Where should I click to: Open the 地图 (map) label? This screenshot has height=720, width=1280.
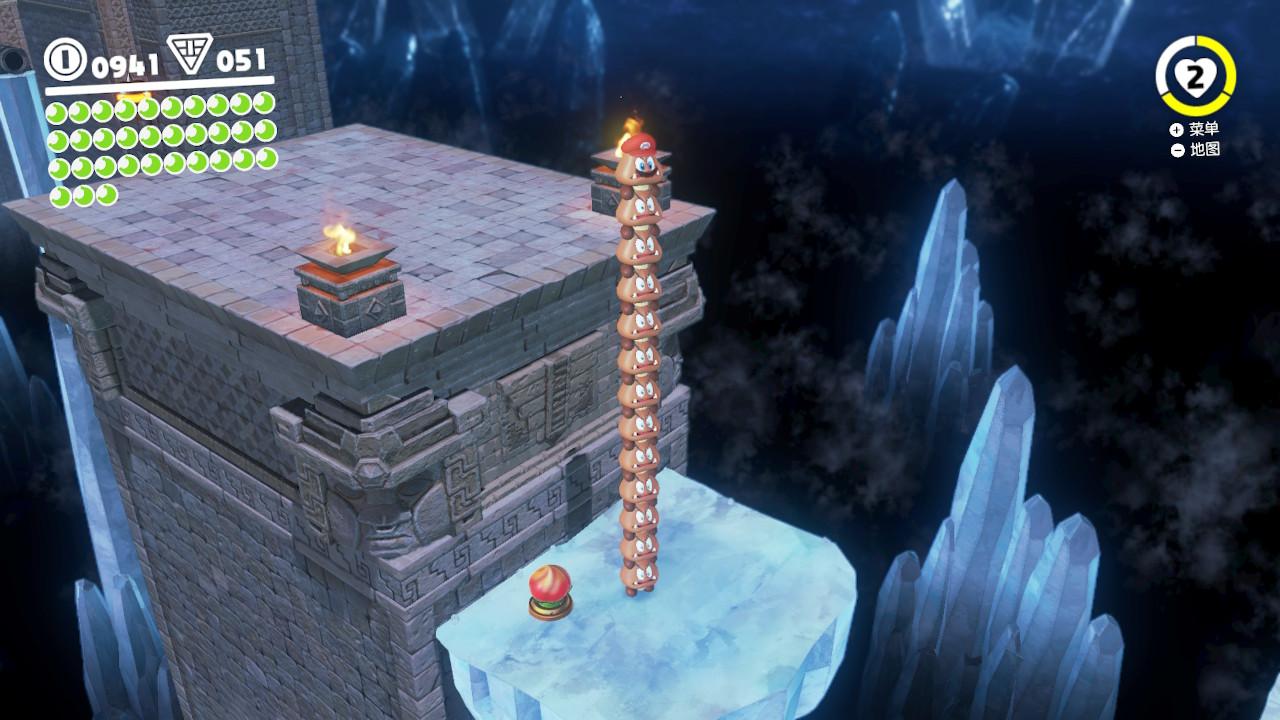click(1203, 150)
